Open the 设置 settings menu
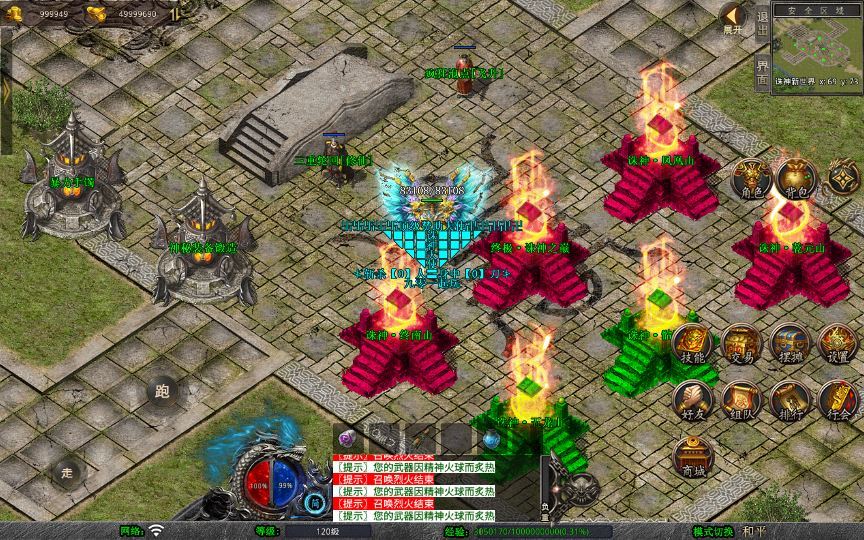 click(x=837, y=345)
